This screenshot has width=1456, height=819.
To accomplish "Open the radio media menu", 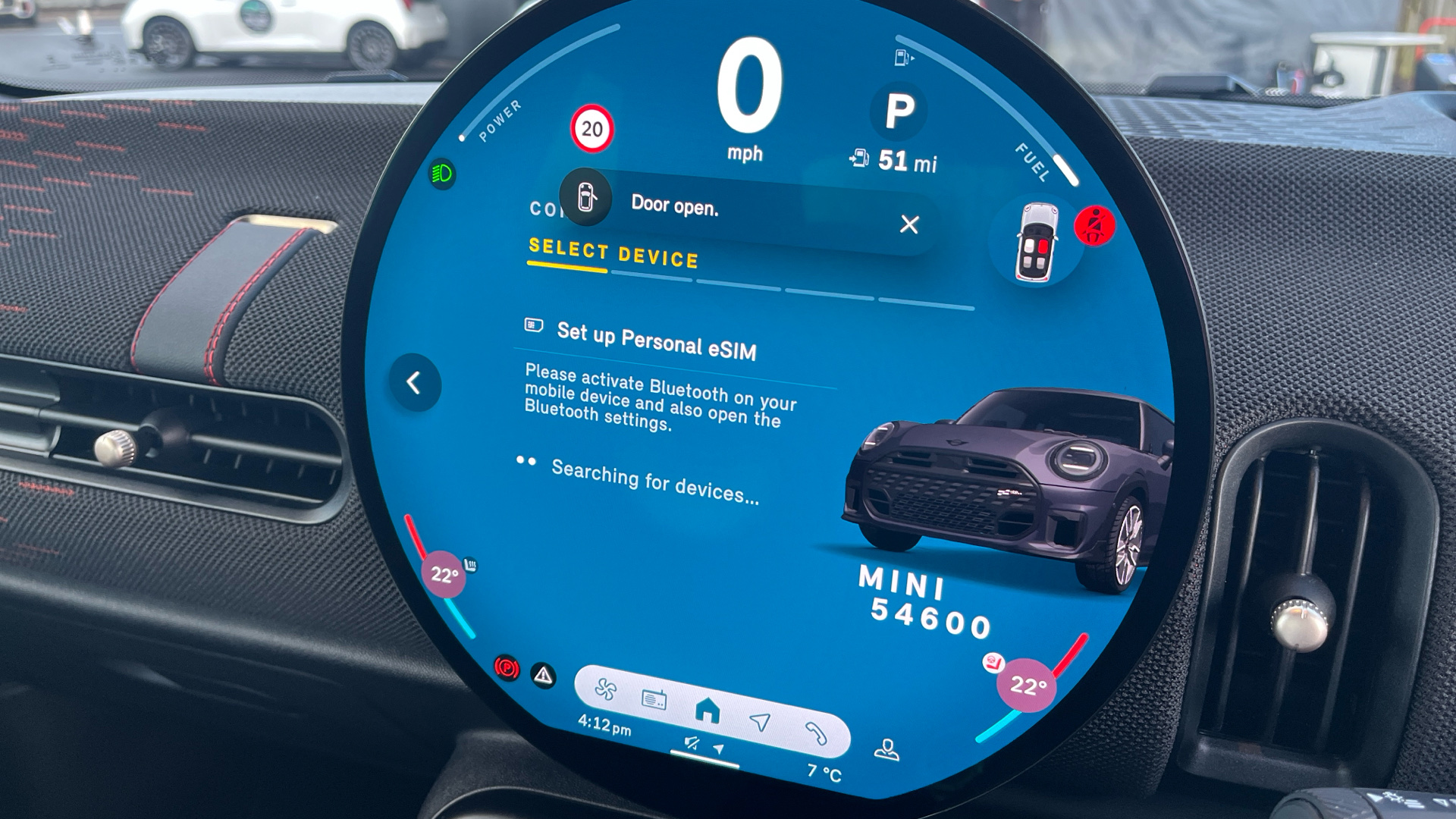I will tap(654, 698).
